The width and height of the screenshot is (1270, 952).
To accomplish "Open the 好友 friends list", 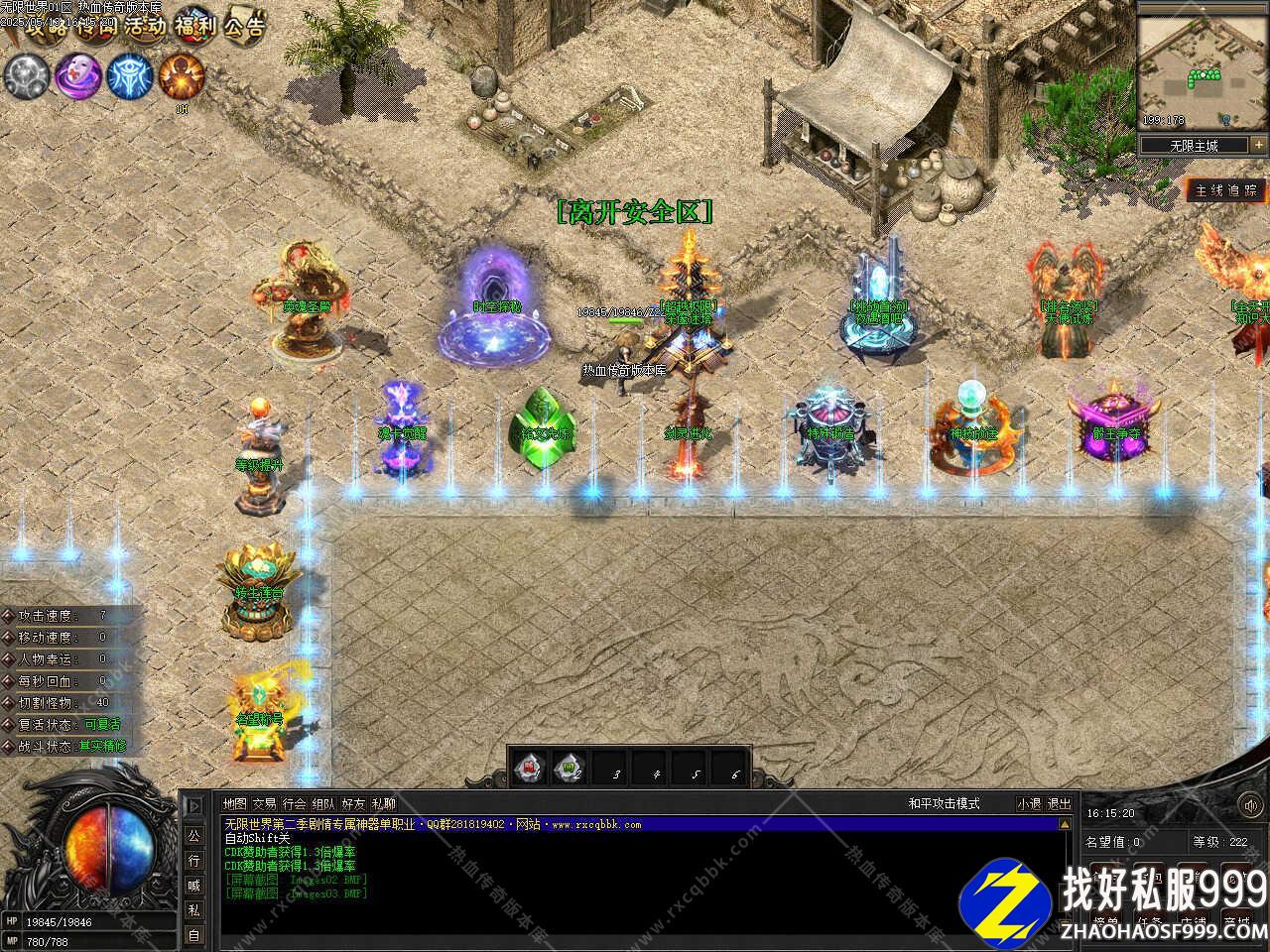I will 353,803.
